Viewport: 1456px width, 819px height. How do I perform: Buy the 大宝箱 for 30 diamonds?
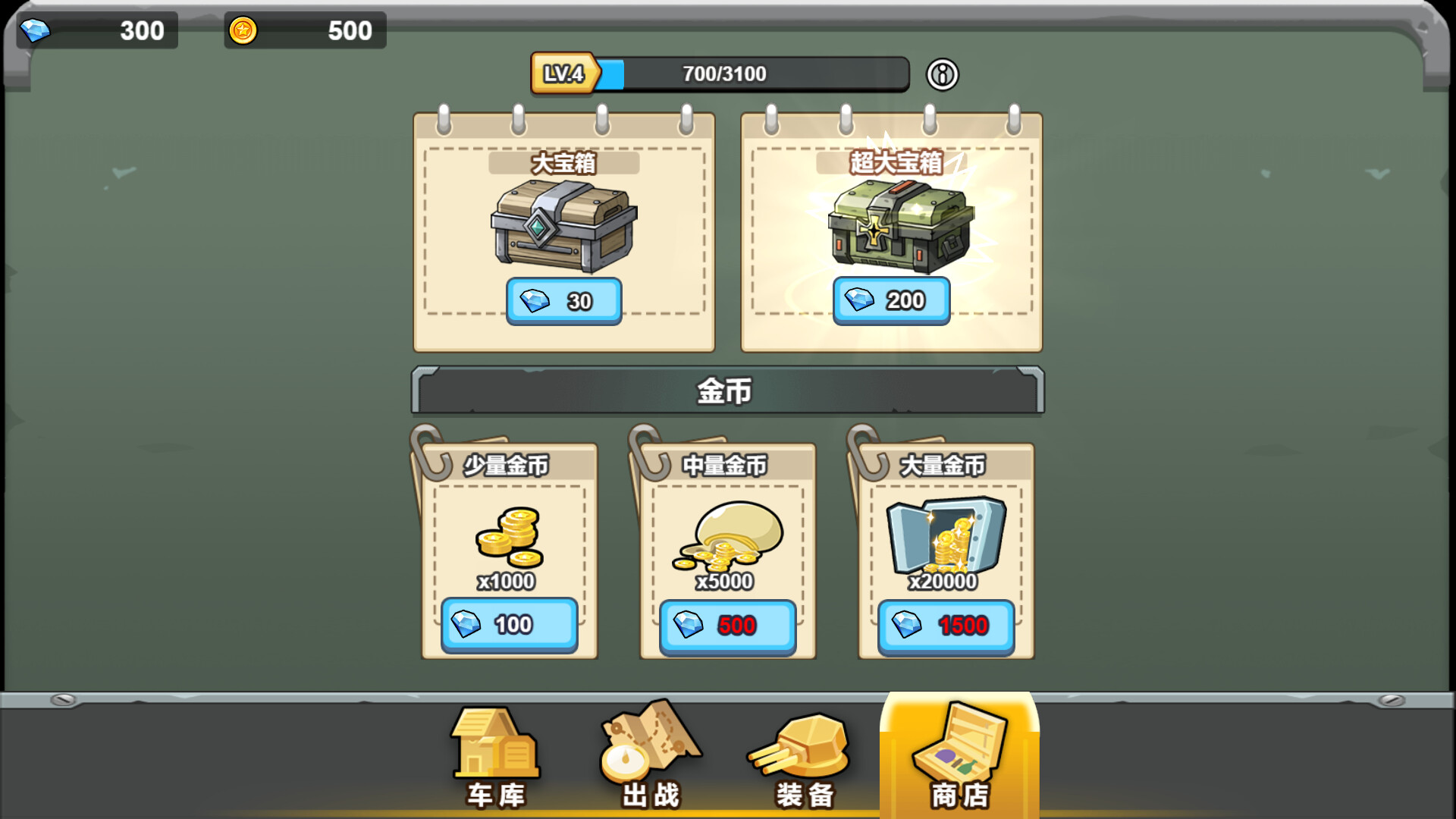click(563, 300)
